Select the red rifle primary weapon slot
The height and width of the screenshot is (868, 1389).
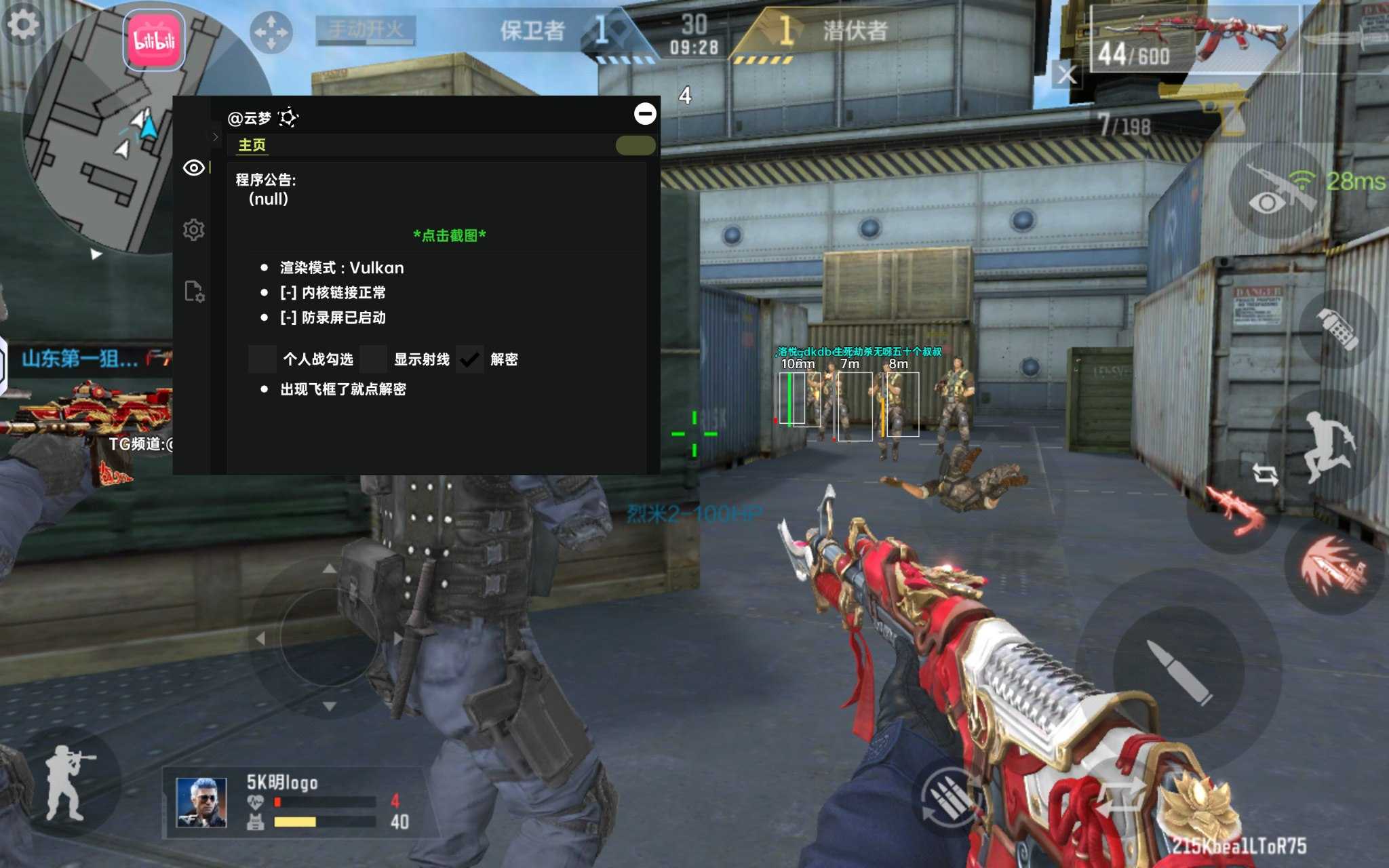(1194, 39)
